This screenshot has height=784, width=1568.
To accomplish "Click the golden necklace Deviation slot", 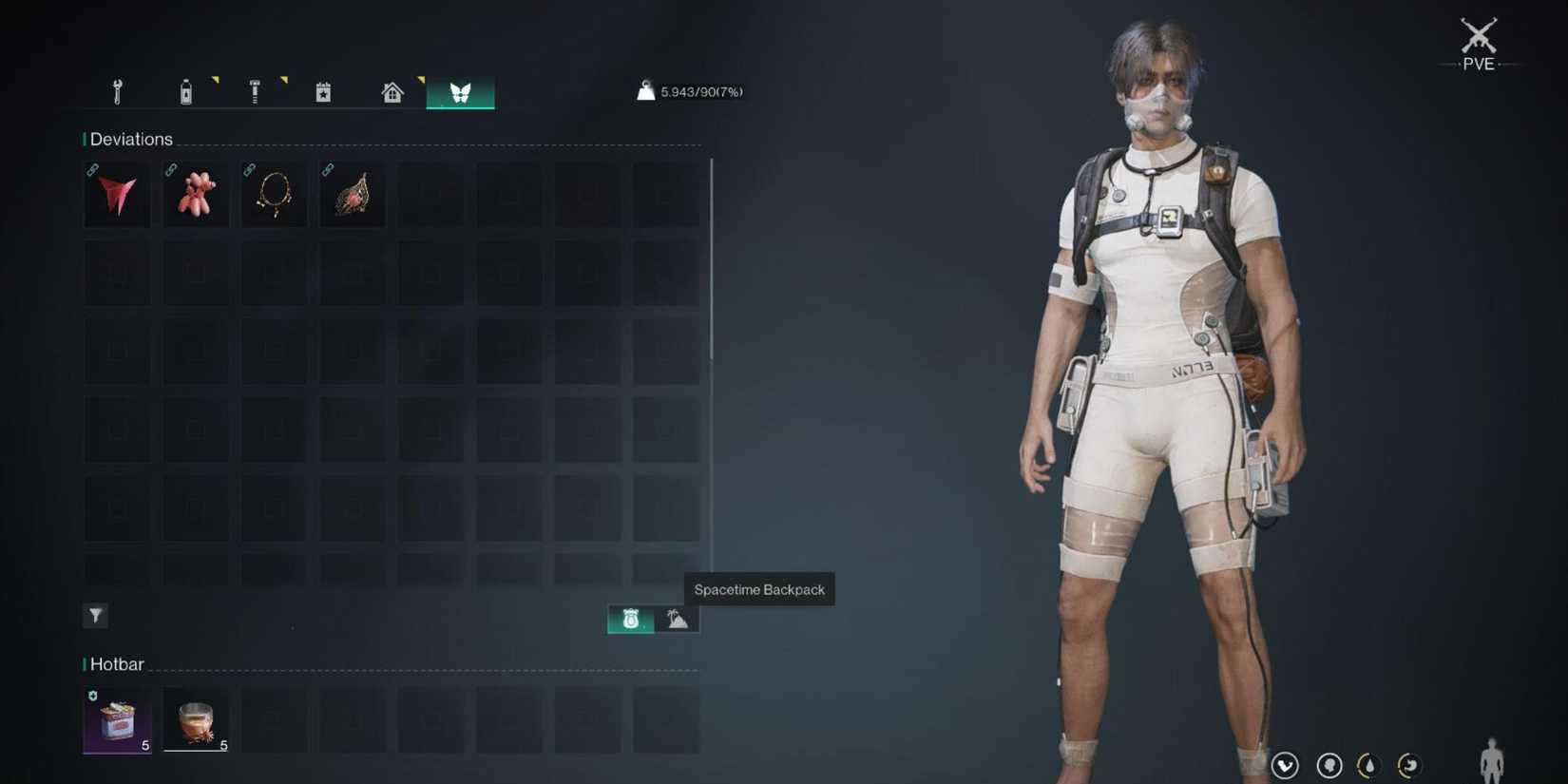I will tap(274, 194).
